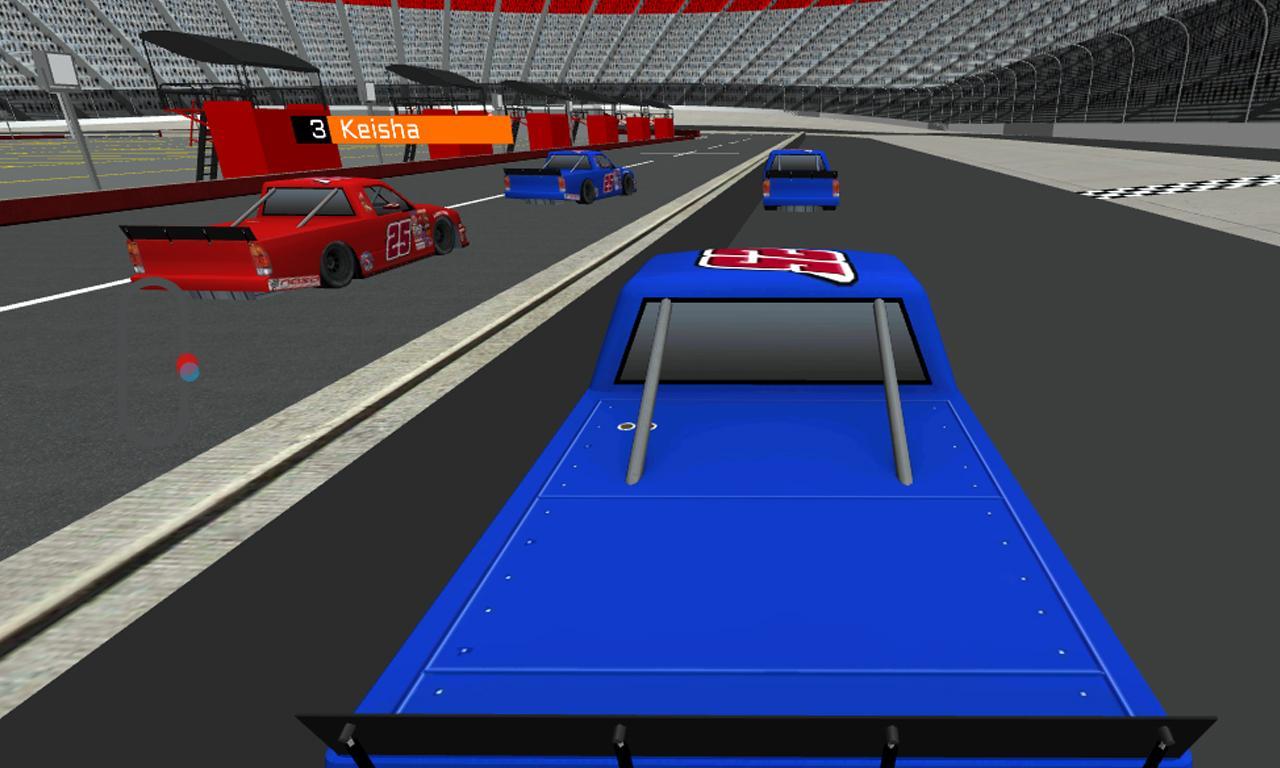The height and width of the screenshot is (768, 1280).
Task: Select the distant blue truck near the finish line
Action: 800,180
